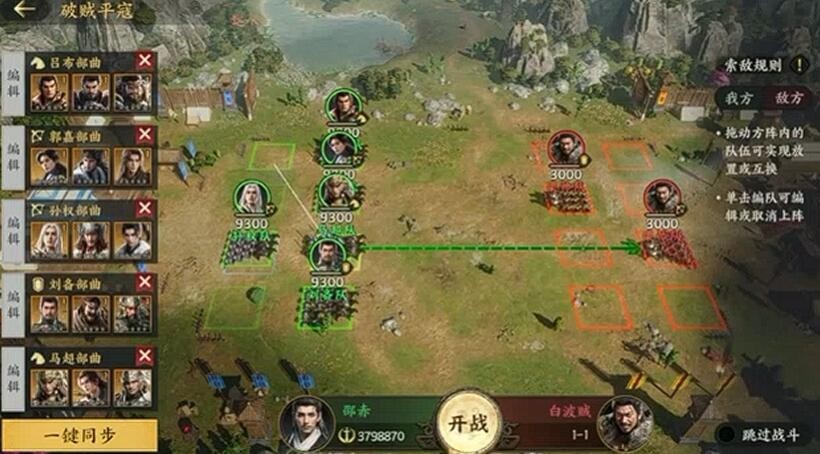Toggle the 跳过战斗 skip battle option
820x454 pixels.
(x=725, y=435)
